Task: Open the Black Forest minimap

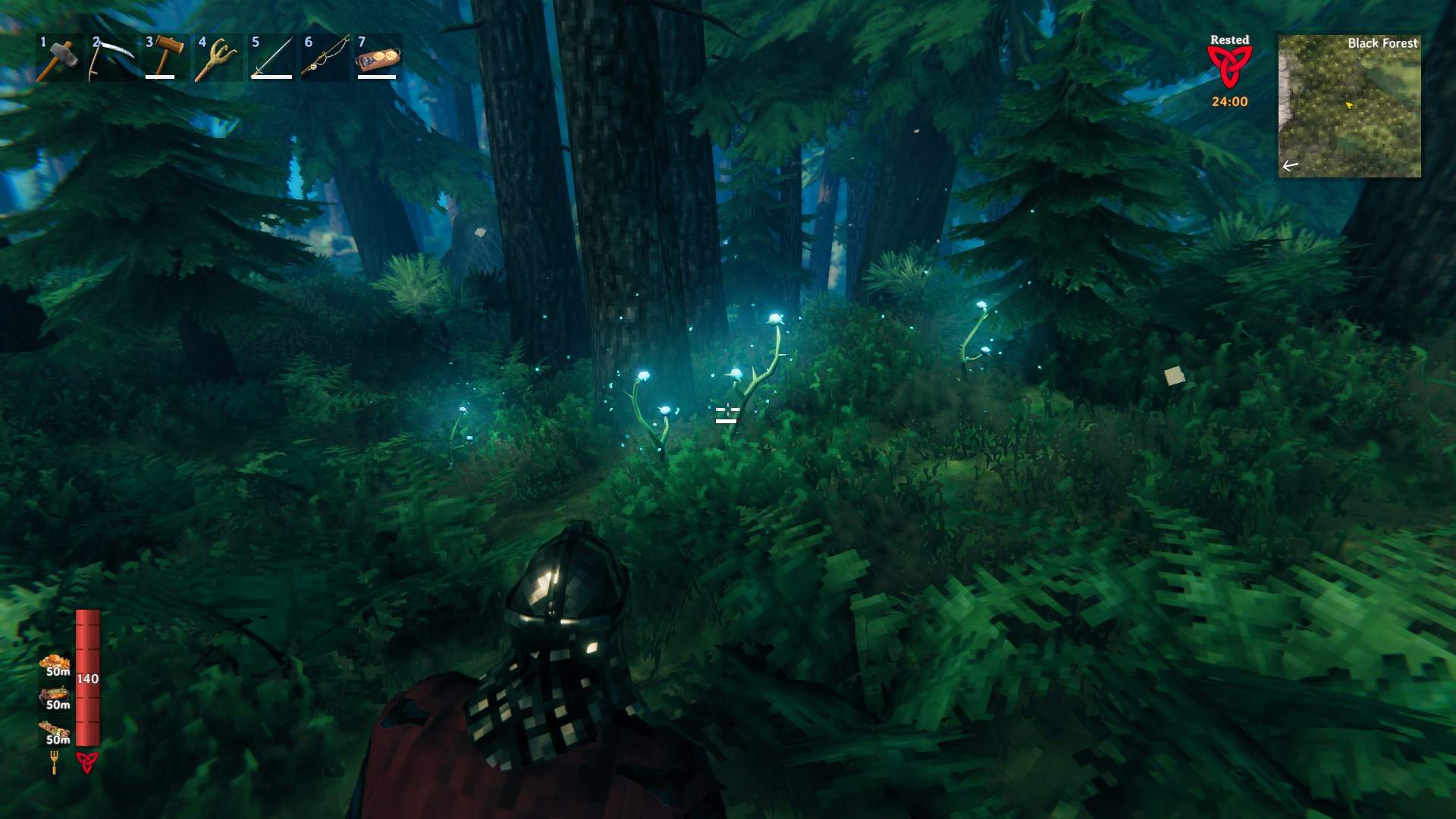Action: 1349,106
